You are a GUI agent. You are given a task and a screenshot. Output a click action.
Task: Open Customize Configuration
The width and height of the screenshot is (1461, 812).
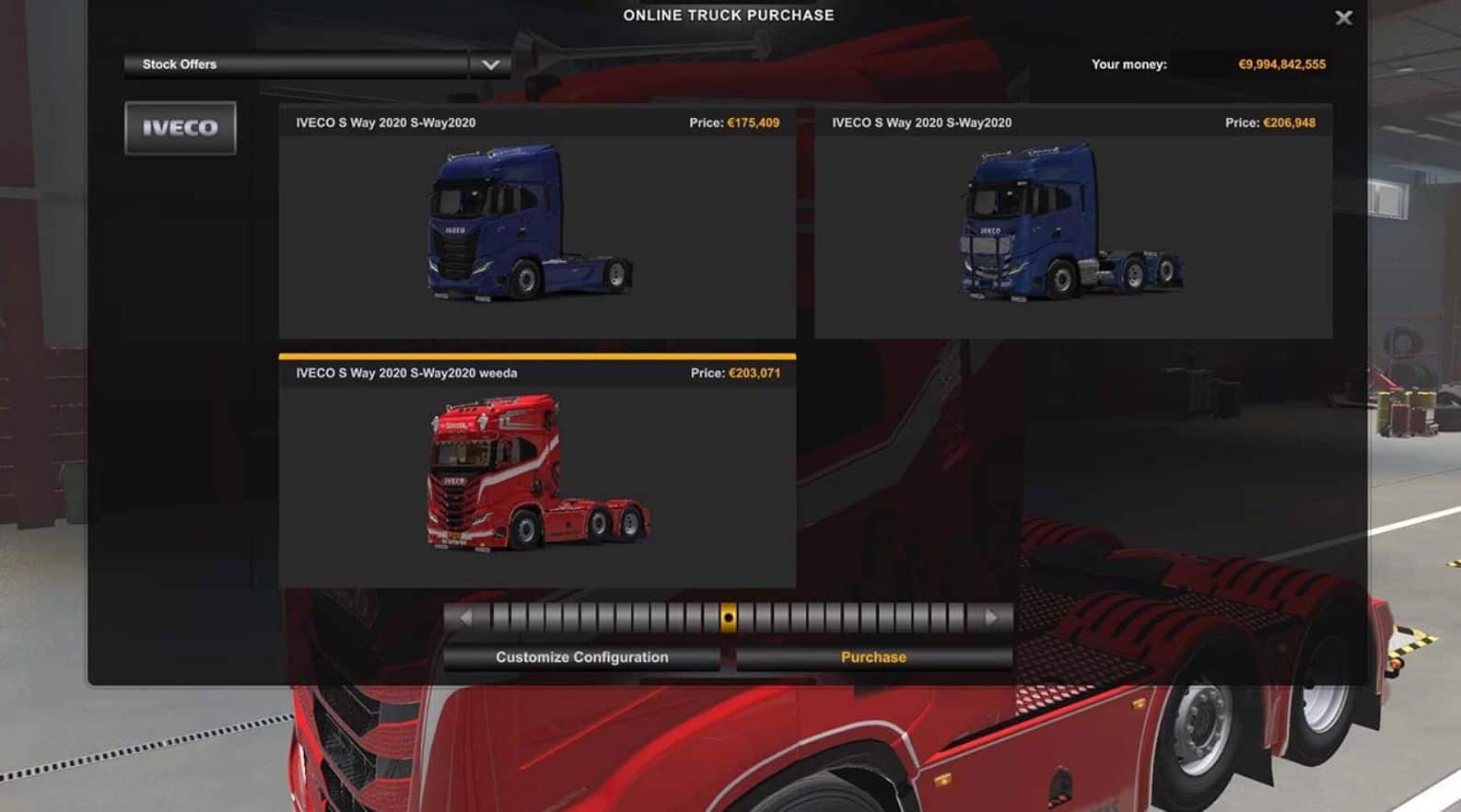(581, 657)
